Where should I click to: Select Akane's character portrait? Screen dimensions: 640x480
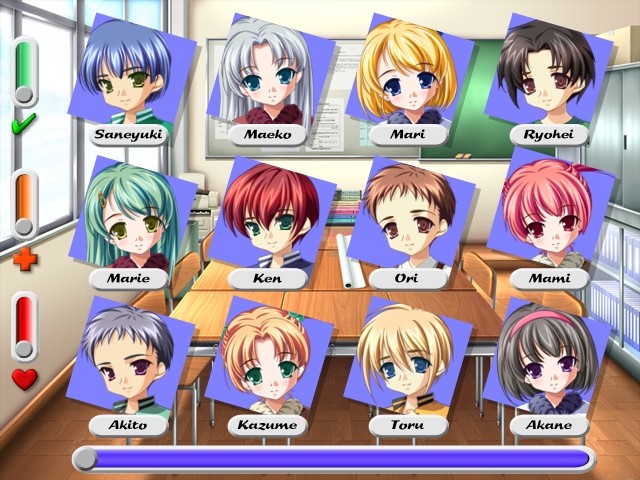click(x=548, y=362)
